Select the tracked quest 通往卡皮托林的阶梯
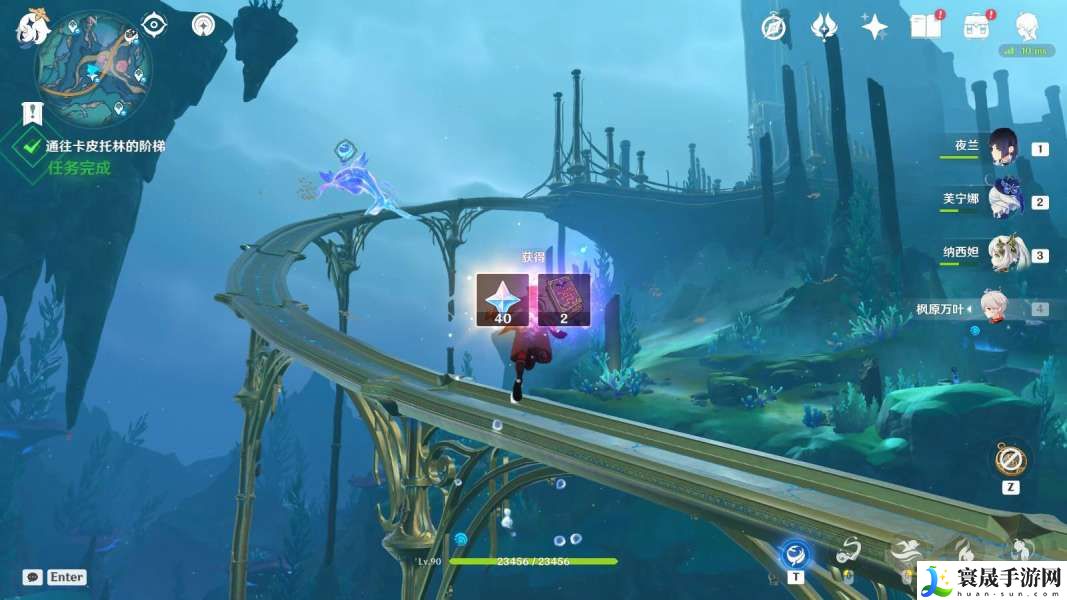Screen dimensions: 1067x600 [x=105, y=146]
